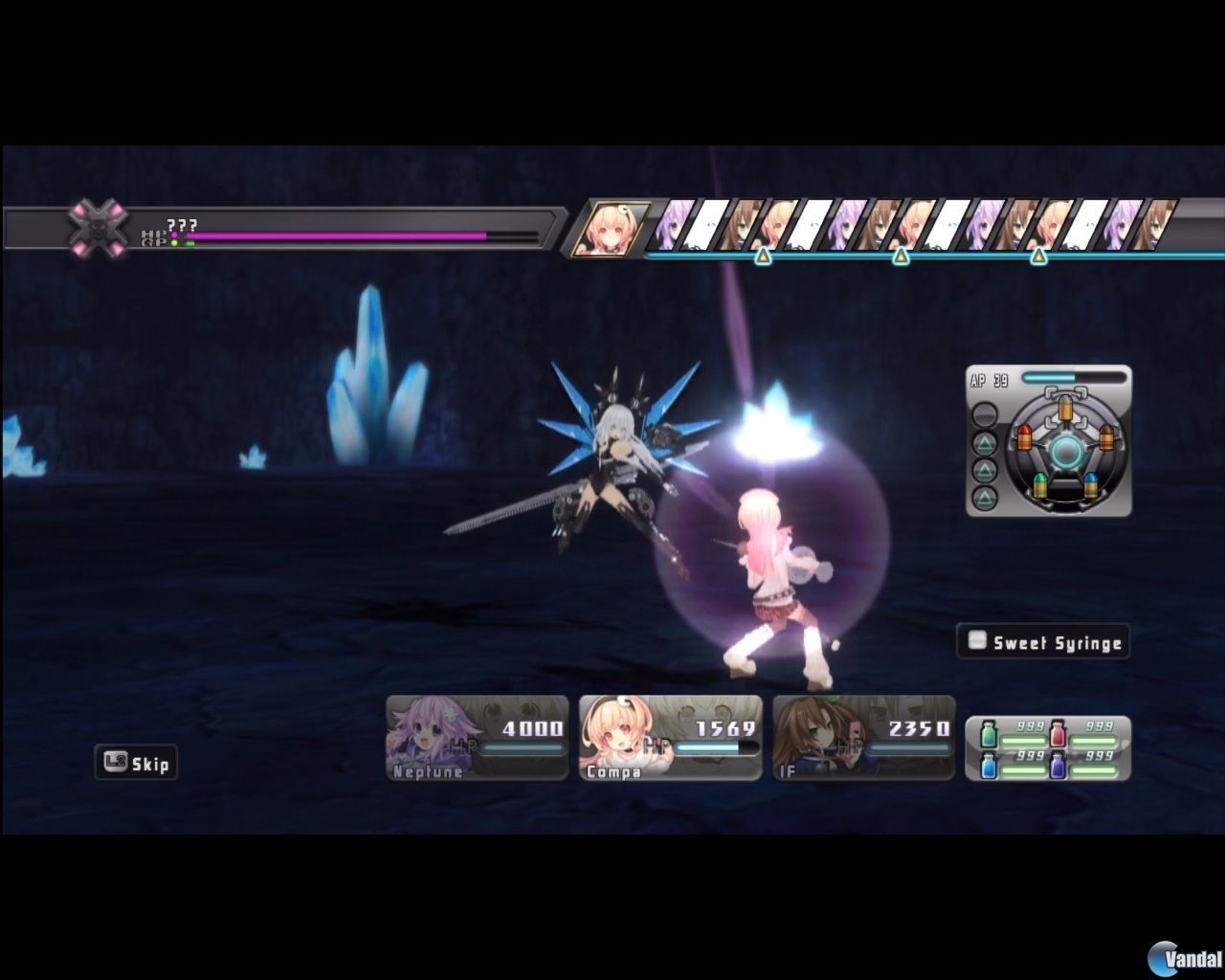This screenshot has height=980, width=1225.
Task: Toggle the top circle button beside the command wheel
Action: [x=985, y=412]
